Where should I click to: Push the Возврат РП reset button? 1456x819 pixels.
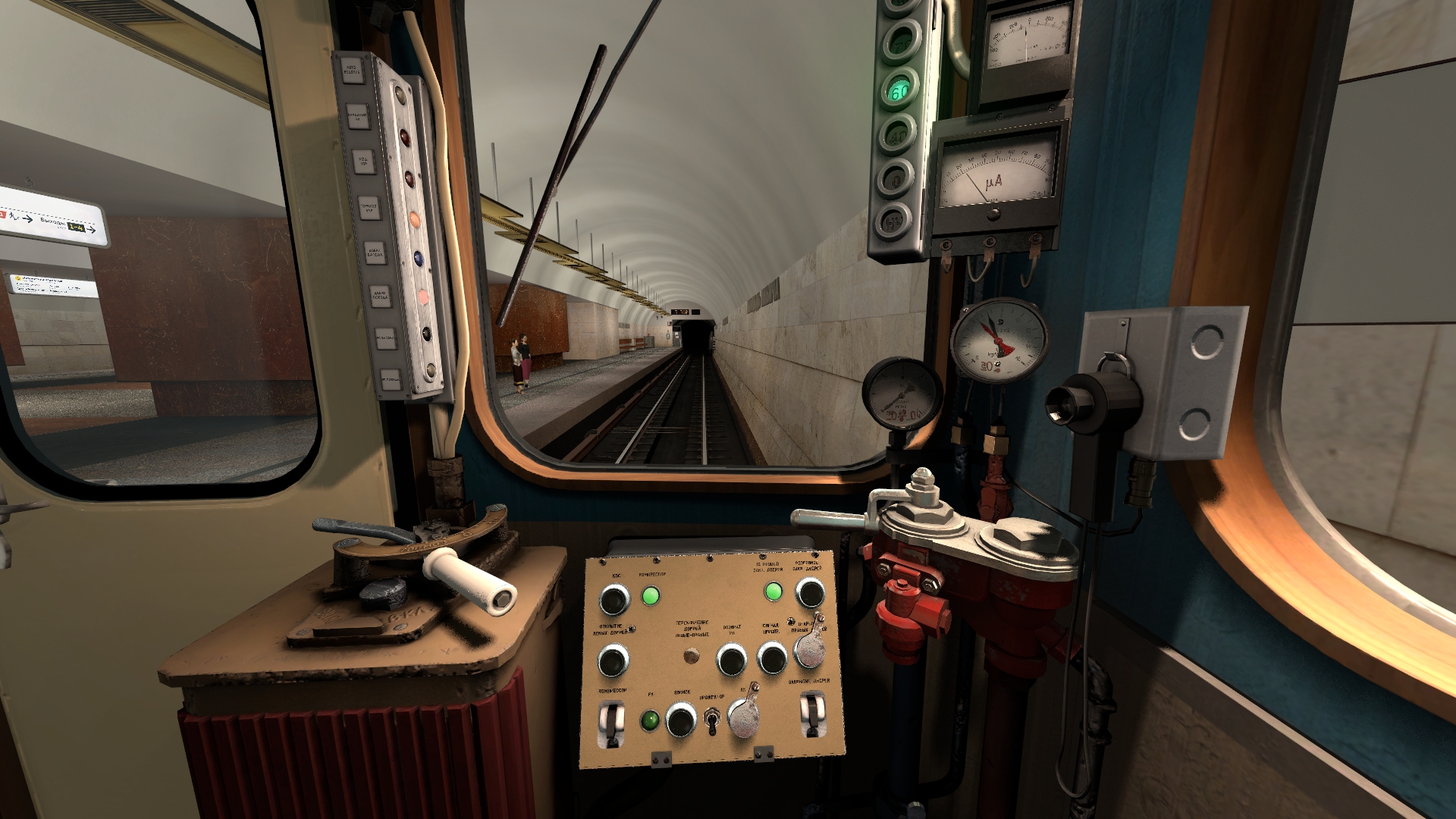(732, 660)
